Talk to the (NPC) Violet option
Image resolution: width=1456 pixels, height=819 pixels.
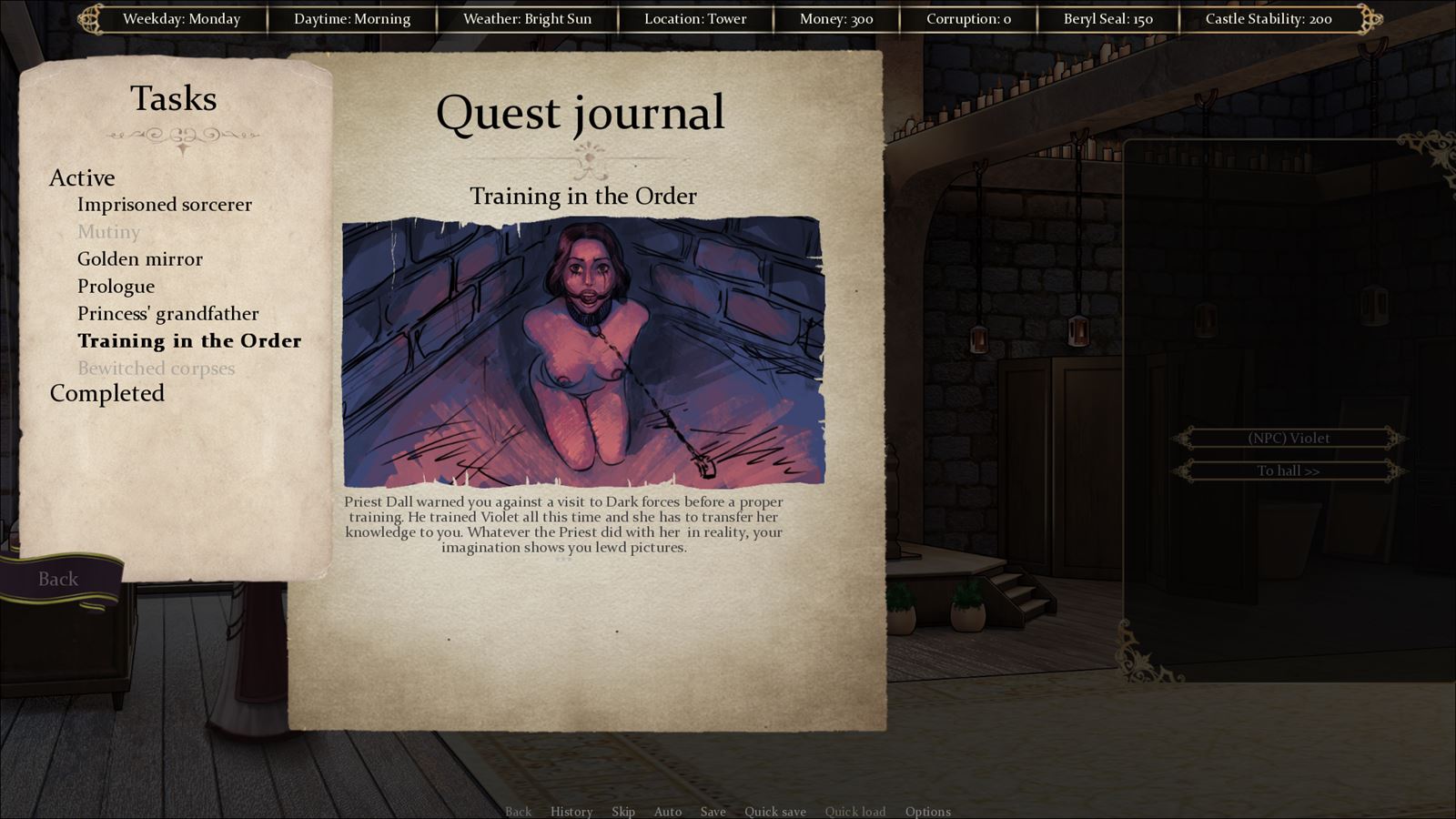(1289, 439)
